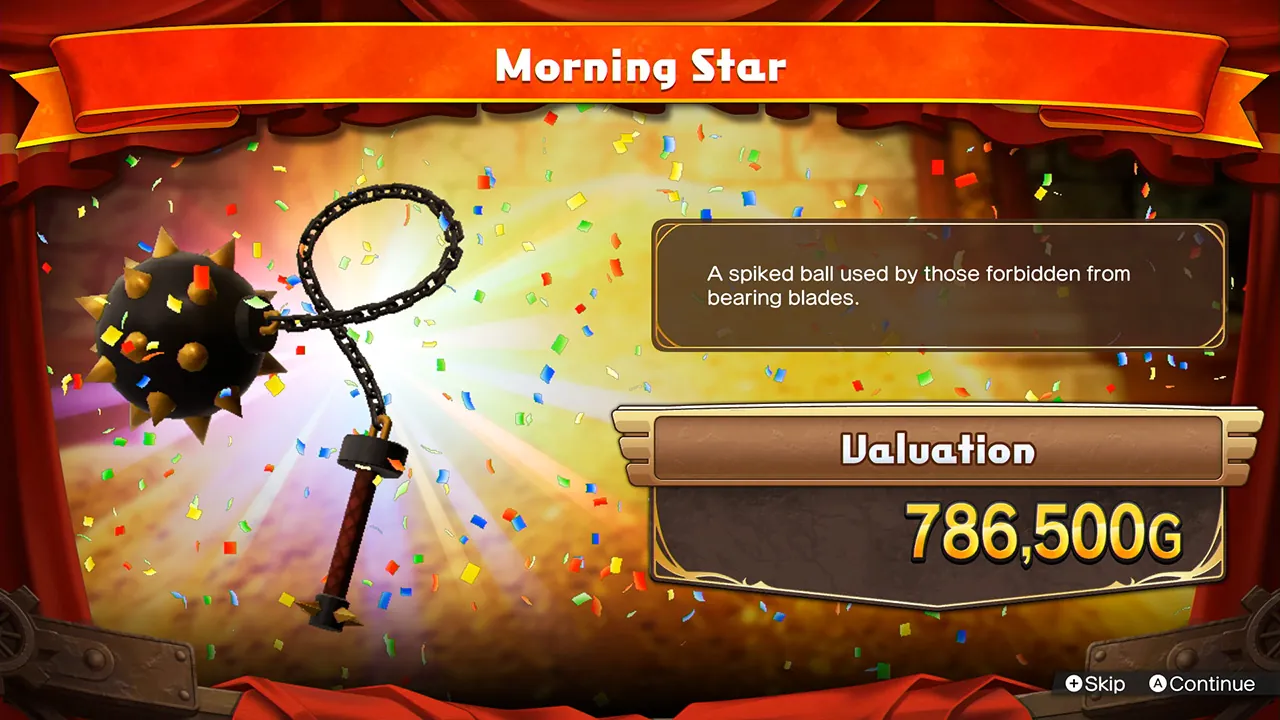
Task: Click the plus button icon beside Skip
Action: 1072,684
